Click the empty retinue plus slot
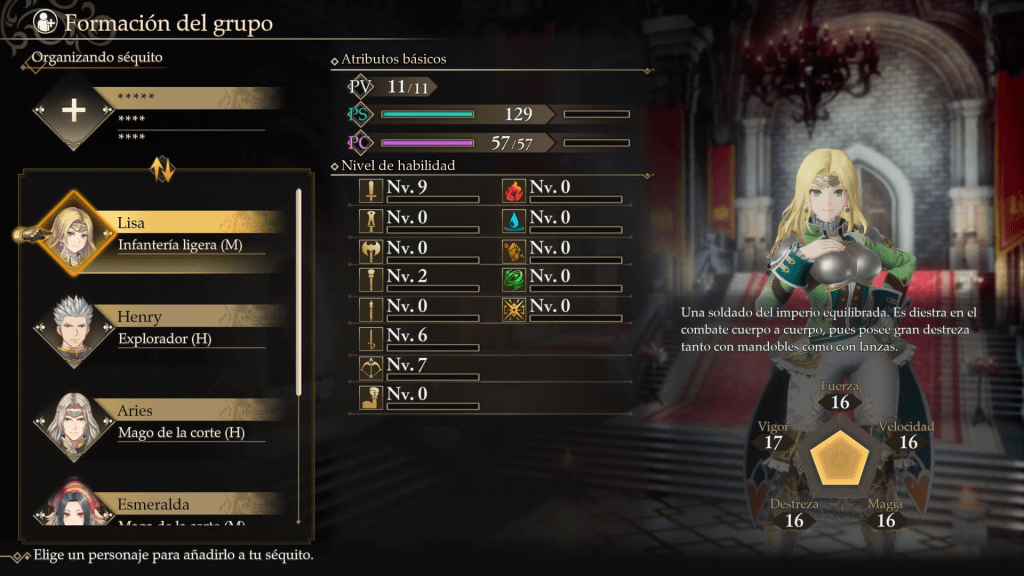The image size is (1024, 576). point(73,111)
